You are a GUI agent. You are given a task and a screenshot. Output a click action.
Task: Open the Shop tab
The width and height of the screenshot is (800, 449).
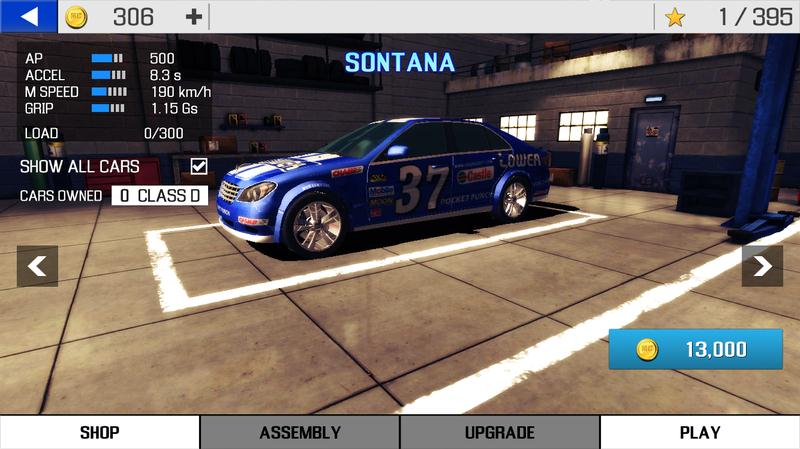coord(99,433)
